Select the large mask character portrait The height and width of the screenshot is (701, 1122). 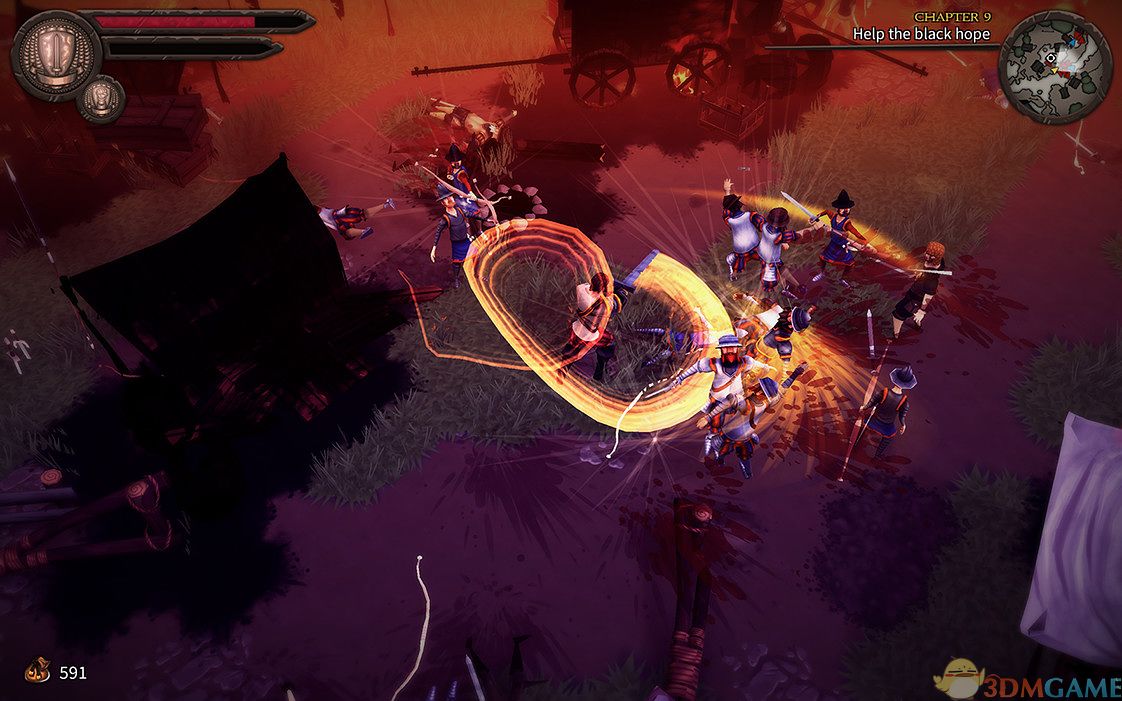[x=56, y=53]
